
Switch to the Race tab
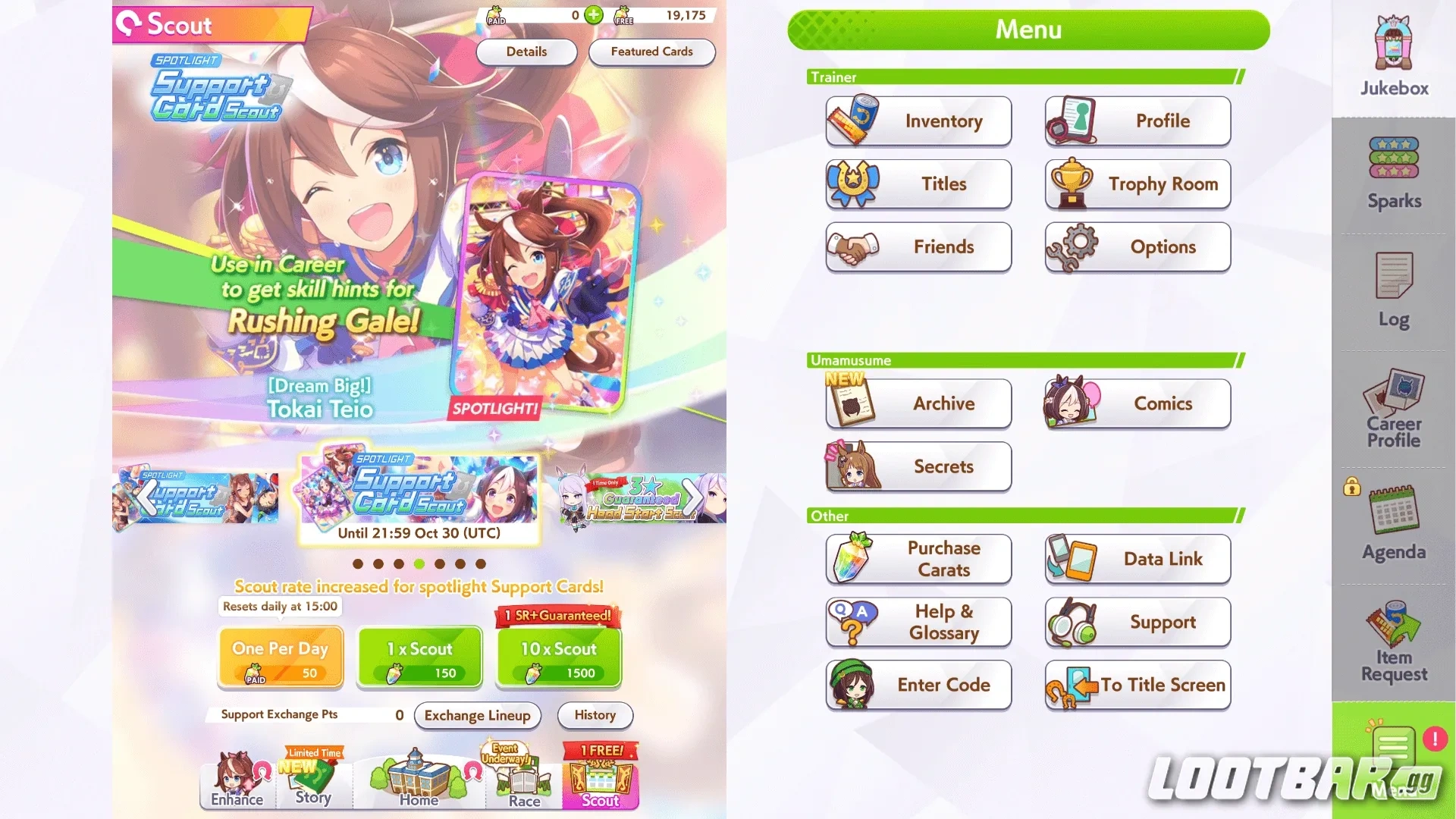[522, 785]
